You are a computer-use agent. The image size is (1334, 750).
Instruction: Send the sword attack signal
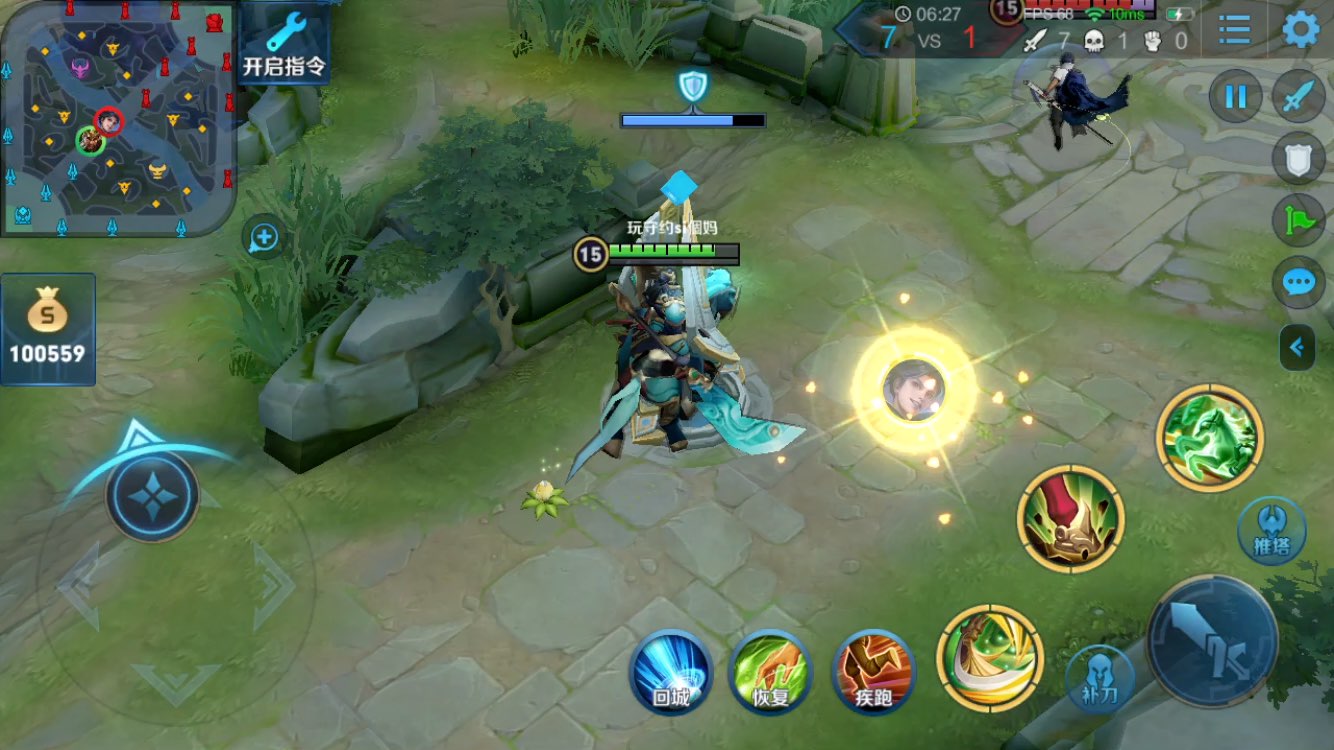click(1298, 97)
